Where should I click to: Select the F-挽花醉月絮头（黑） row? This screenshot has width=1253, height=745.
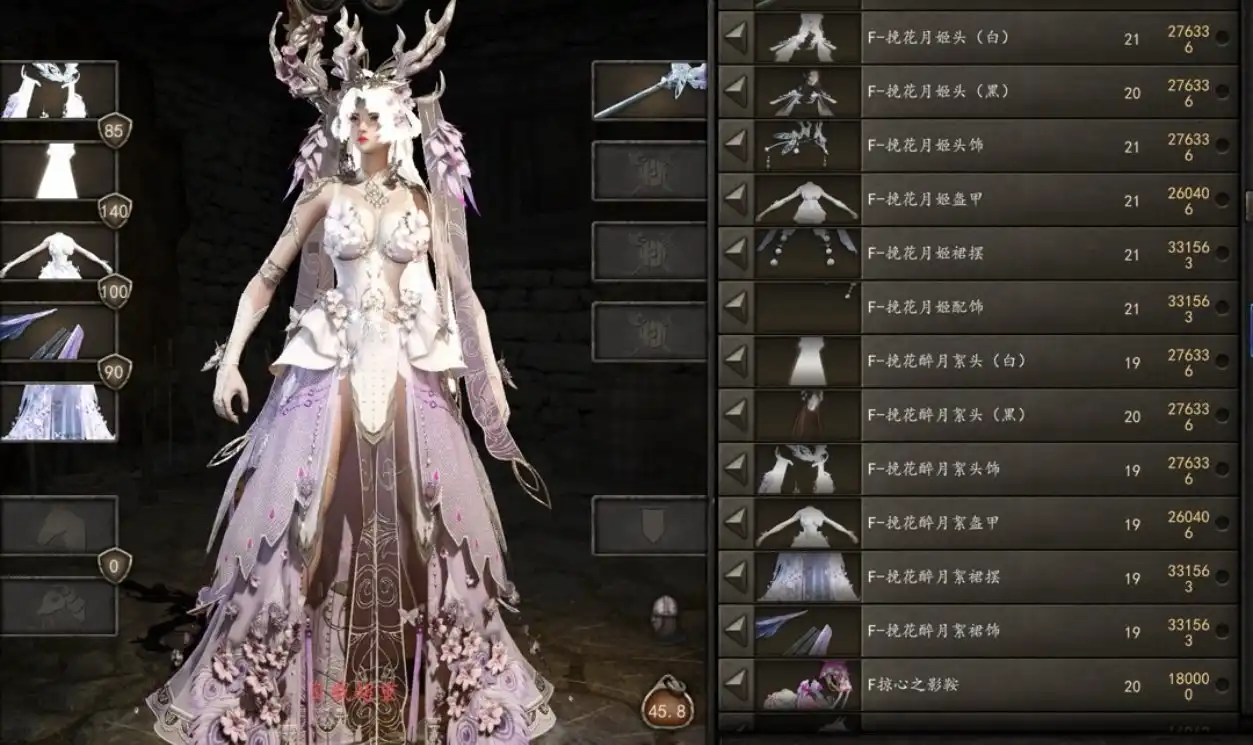pyautogui.click(x=980, y=416)
